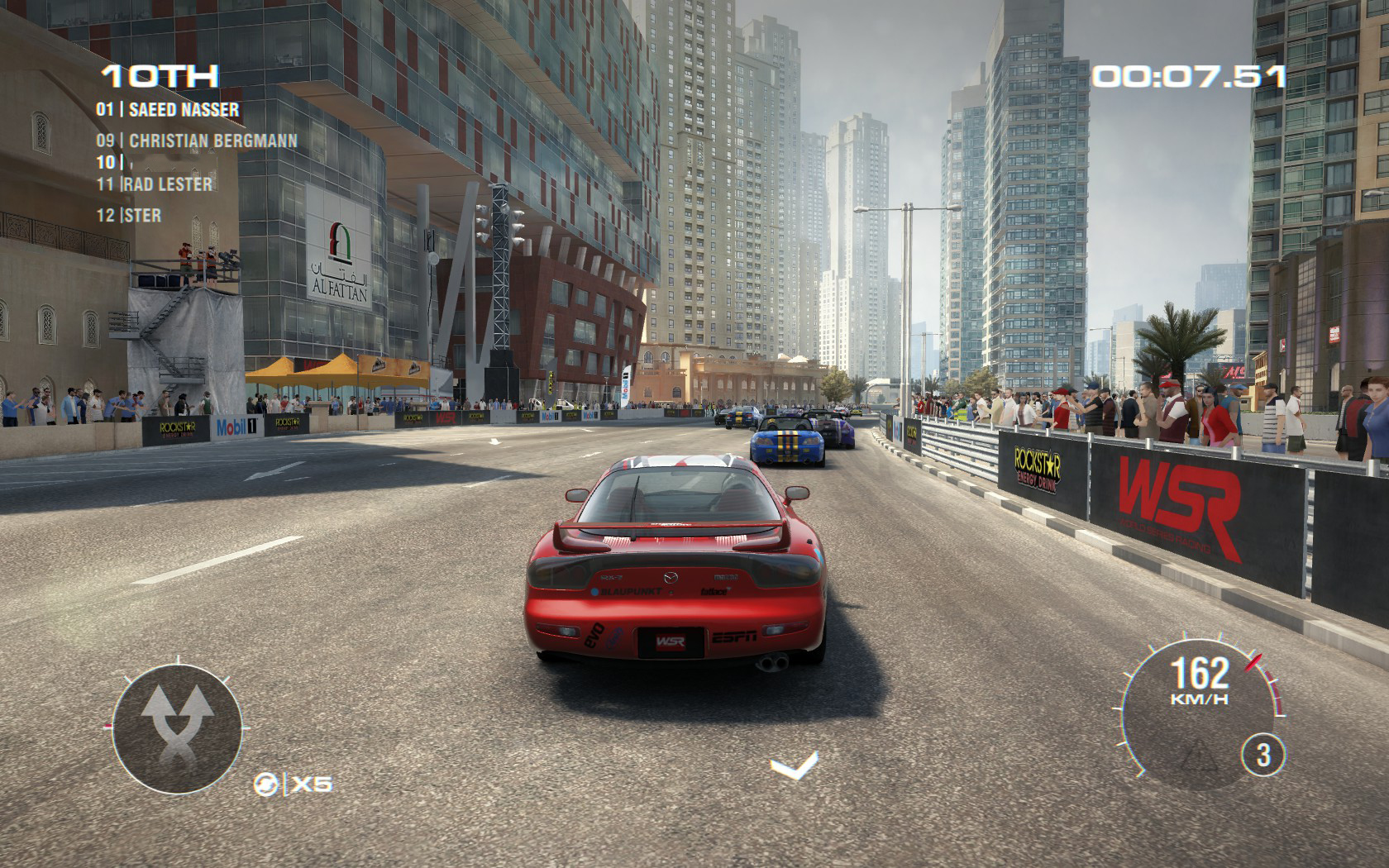Choose Christian Bergmann's standings row
This screenshot has width=1389, height=868.
click(197, 141)
